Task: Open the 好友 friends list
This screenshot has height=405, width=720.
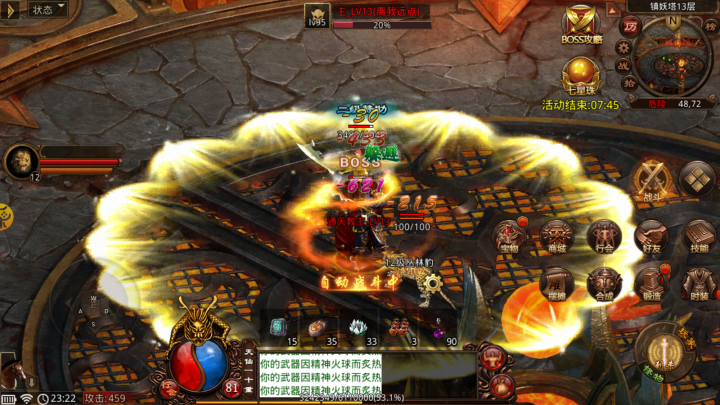Action: pyautogui.click(x=651, y=236)
